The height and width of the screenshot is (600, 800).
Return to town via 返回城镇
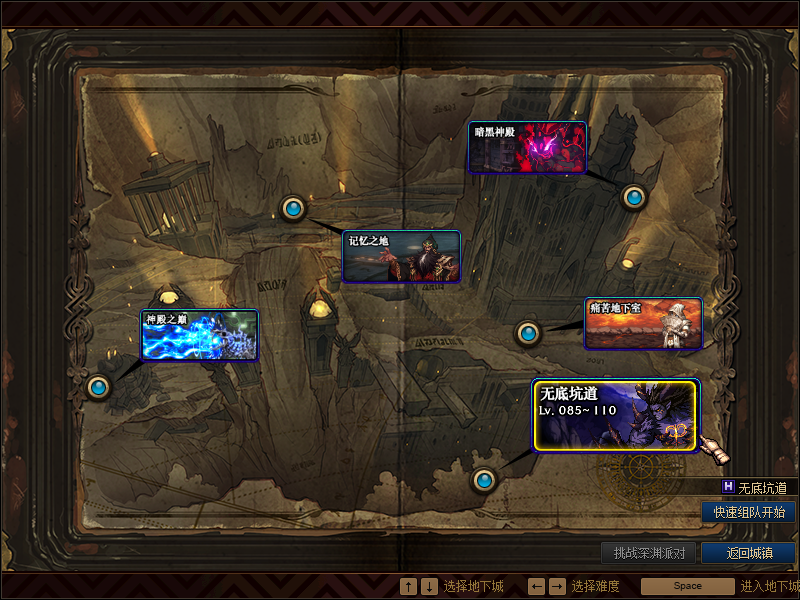click(749, 553)
